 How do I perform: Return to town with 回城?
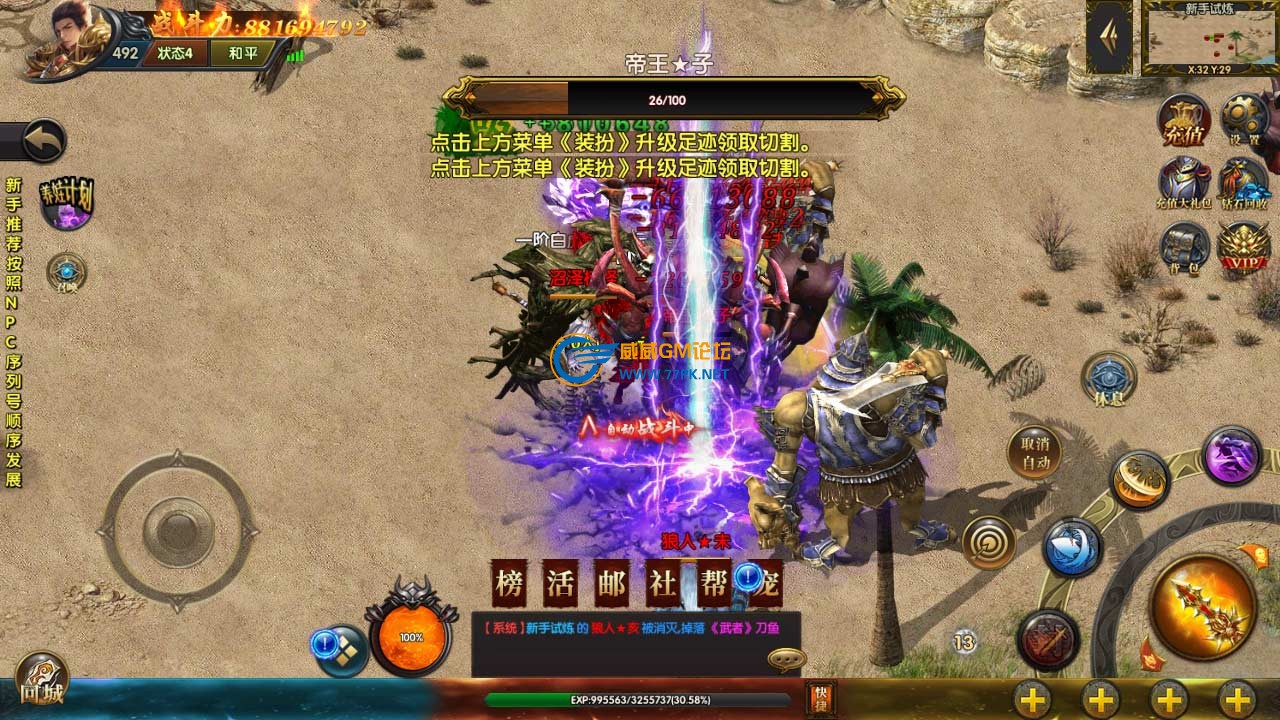pyautogui.click(x=41, y=680)
